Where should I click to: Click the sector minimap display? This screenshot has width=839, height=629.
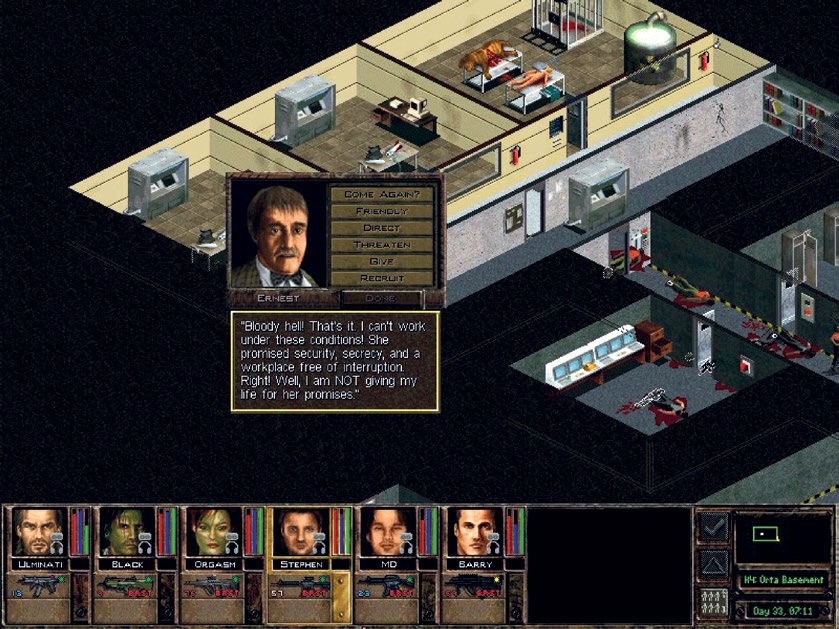[781, 537]
